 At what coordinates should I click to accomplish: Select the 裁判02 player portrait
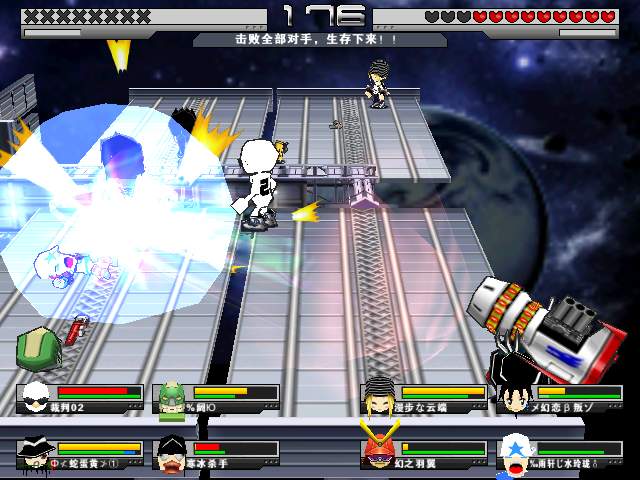(x=38, y=395)
